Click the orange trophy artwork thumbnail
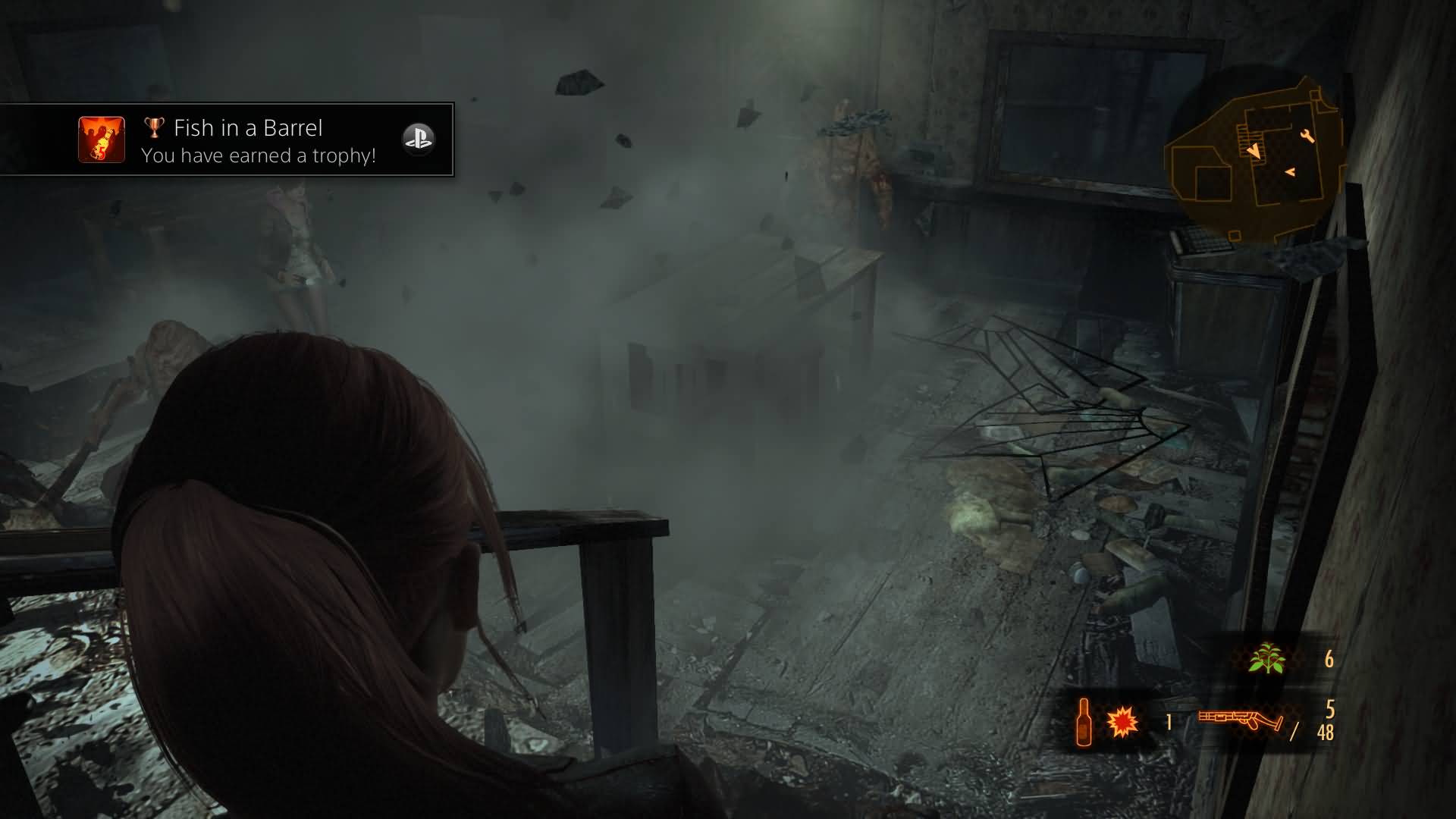 [x=102, y=140]
